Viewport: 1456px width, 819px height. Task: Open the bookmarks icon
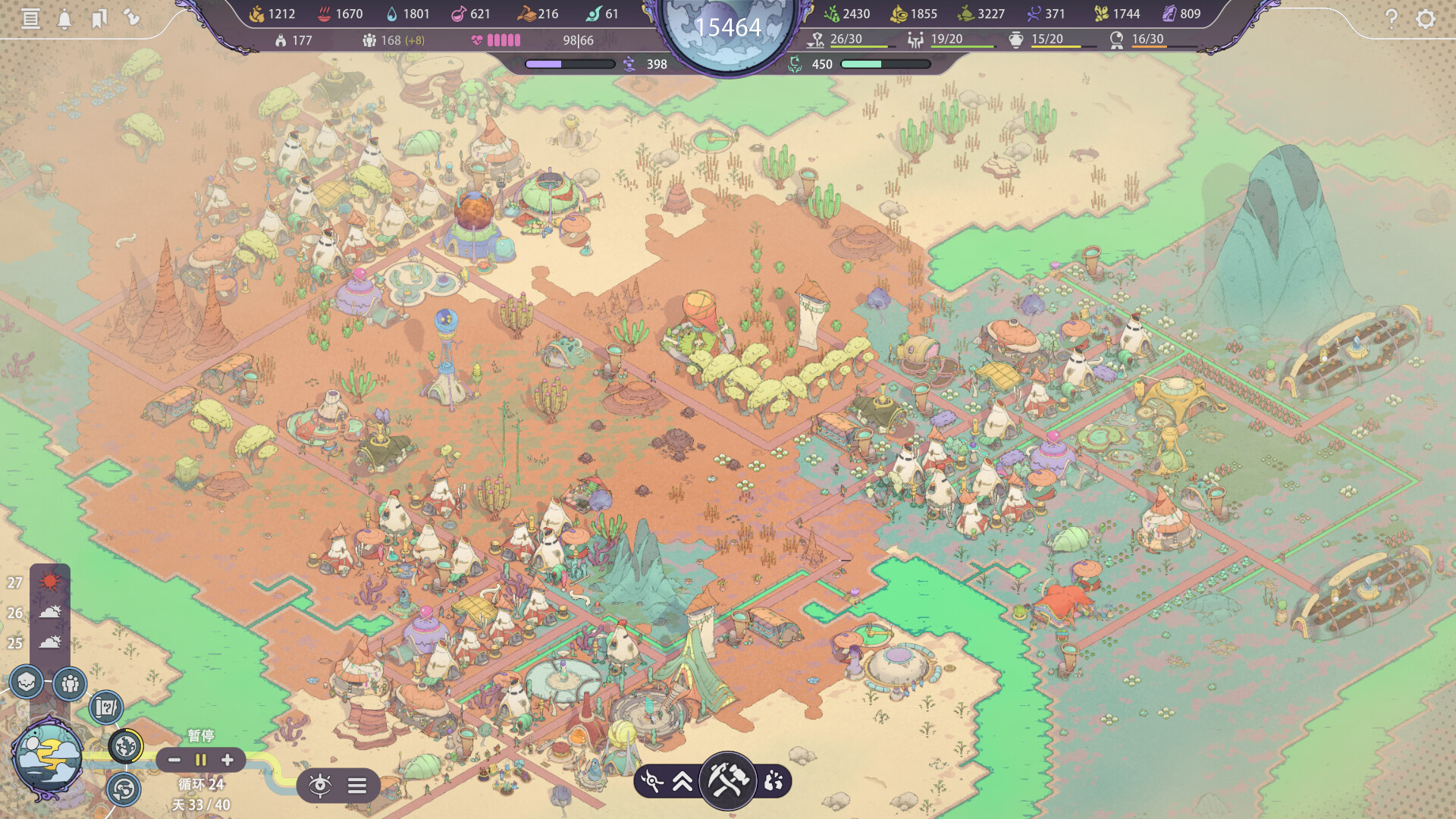(99, 18)
